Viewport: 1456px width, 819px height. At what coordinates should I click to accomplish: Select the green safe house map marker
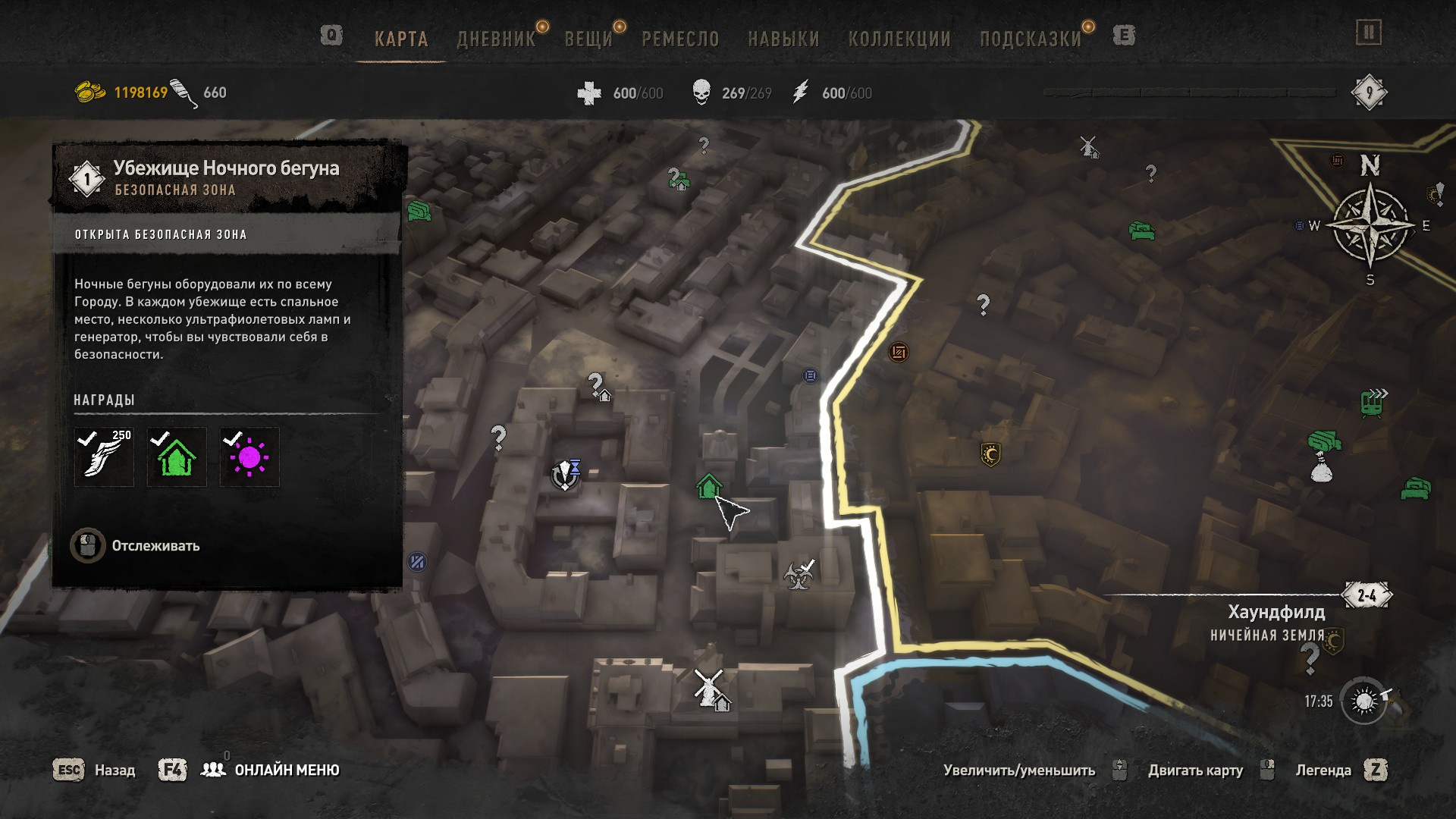pyautogui.click(x=708, y=487)
